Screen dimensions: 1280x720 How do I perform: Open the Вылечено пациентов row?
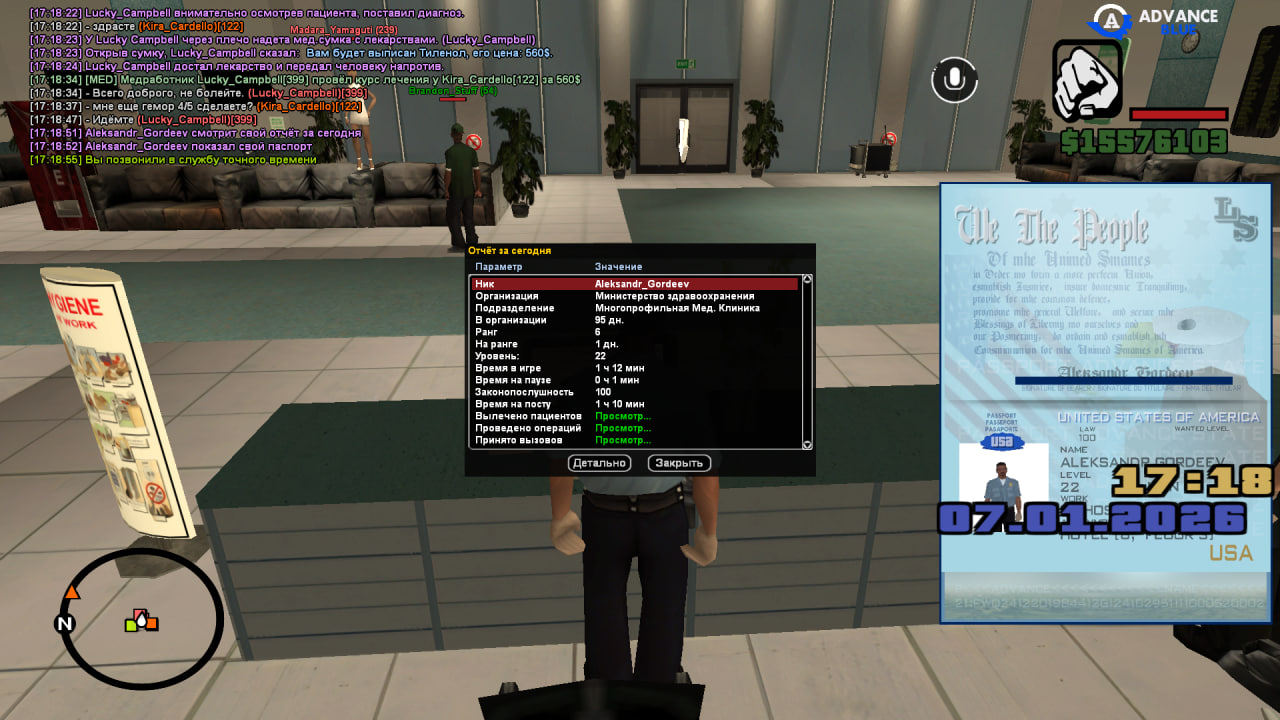(x=635, y=416)
